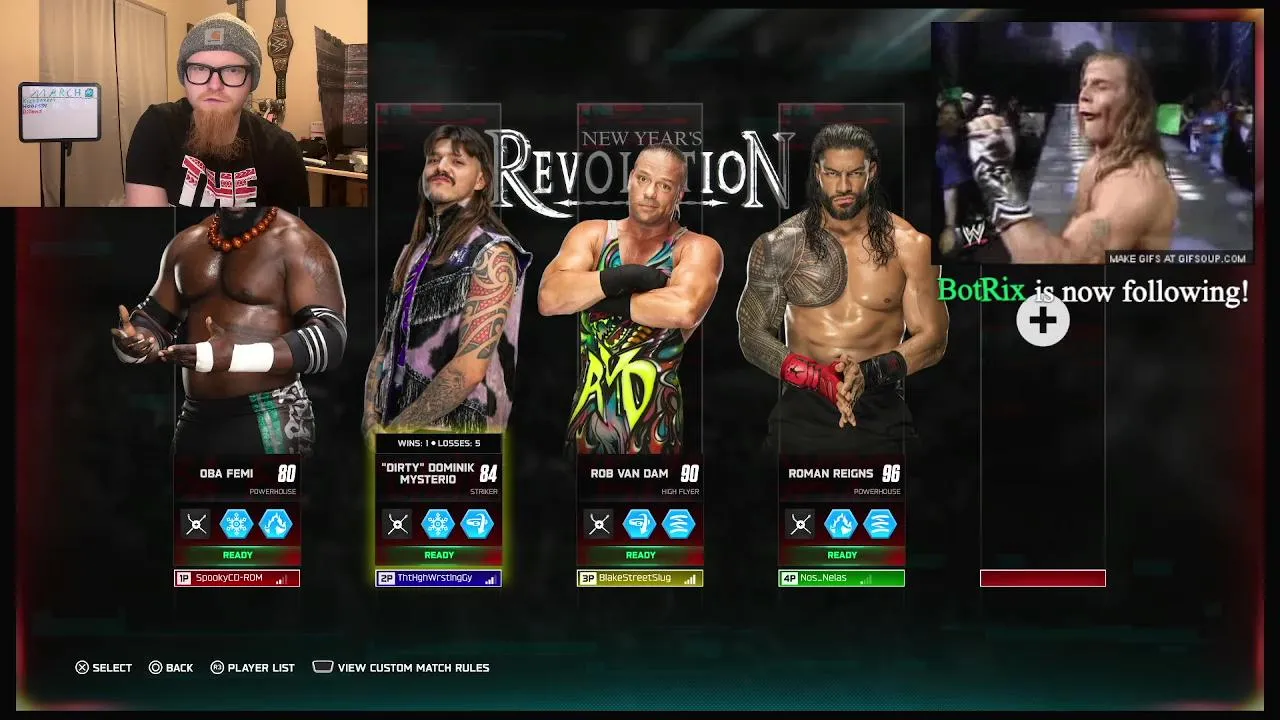The height and width of the screenshot is (720, 1280).
Task: Click the plus icon on the empty slot
Action: click(1042, 321)
